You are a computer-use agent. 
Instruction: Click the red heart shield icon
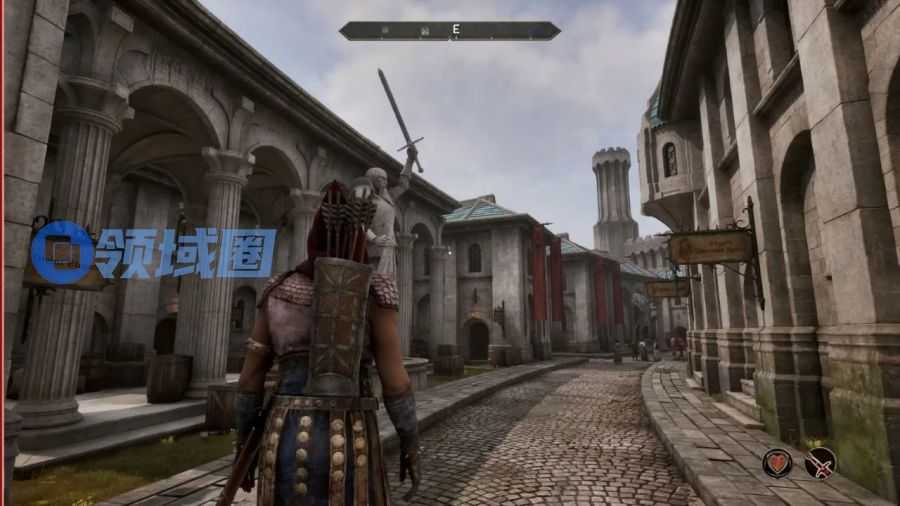pyautogui.click(x=777, y=463)
